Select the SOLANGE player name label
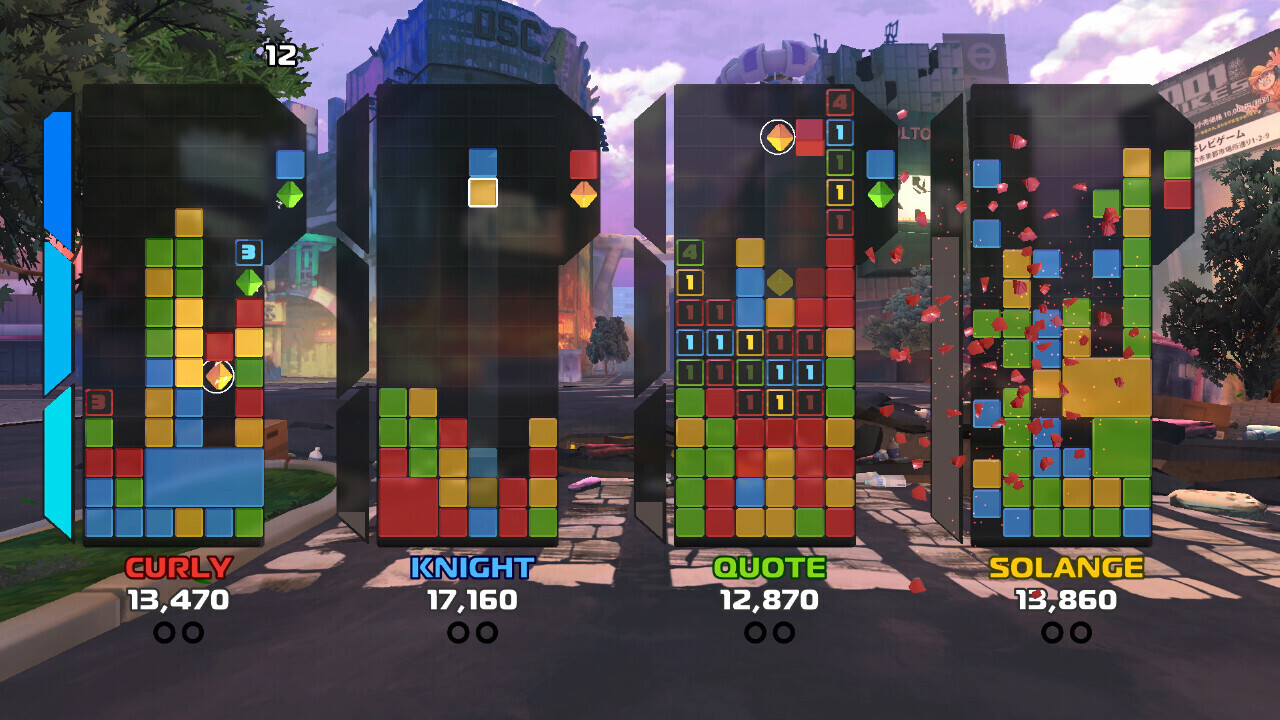The width and height of the screenshot is (1280, 720). coord(1066,569)
